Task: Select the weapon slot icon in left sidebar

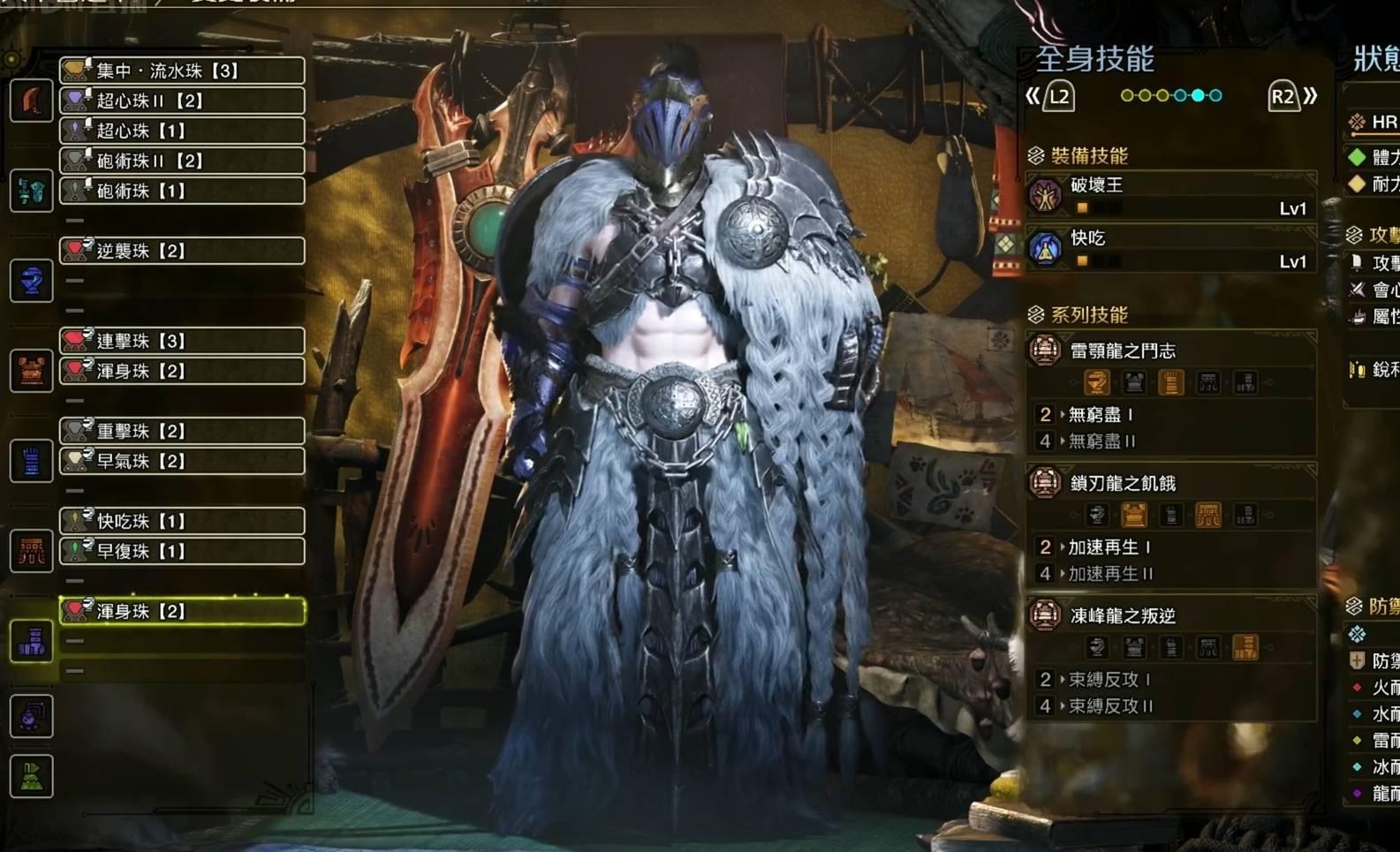Action: click(x=31, y=100)
